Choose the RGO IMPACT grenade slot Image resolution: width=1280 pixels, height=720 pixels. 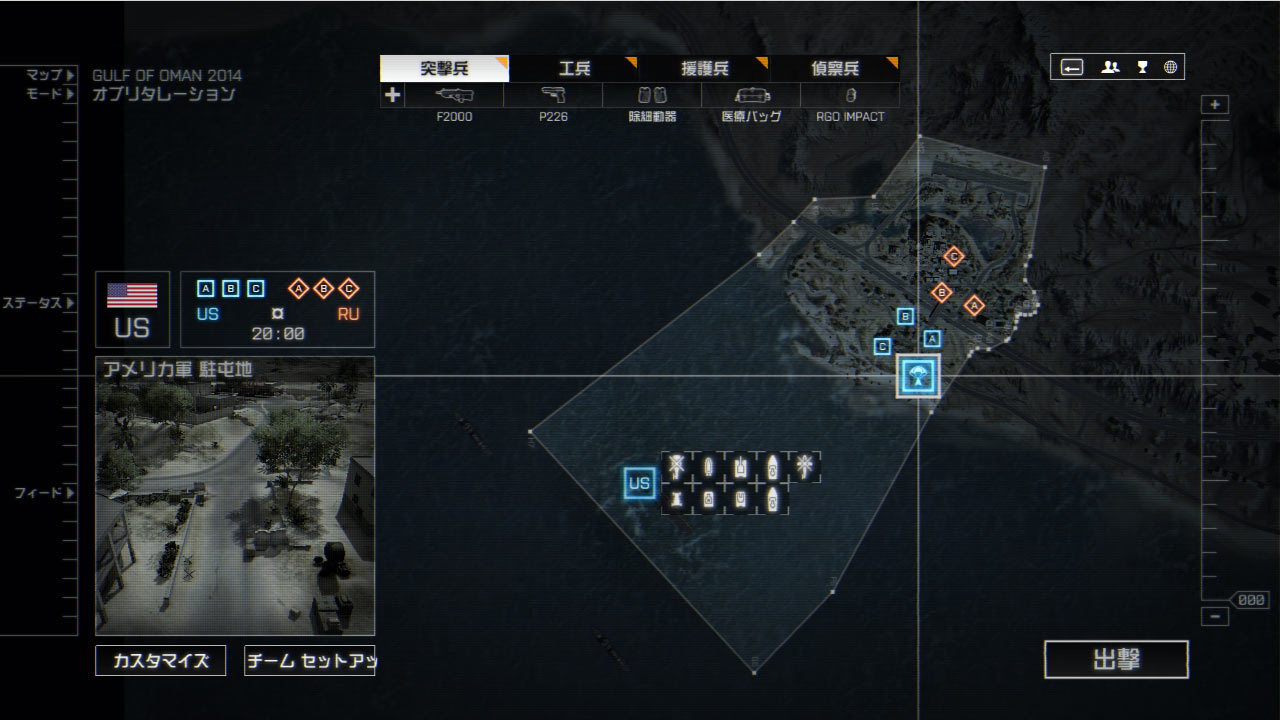pos(850,96)
